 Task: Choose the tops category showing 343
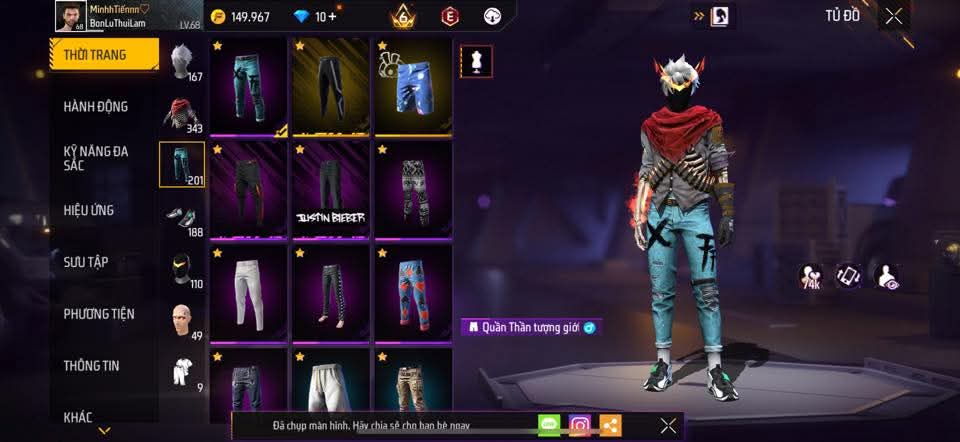(x=181, y=113)
